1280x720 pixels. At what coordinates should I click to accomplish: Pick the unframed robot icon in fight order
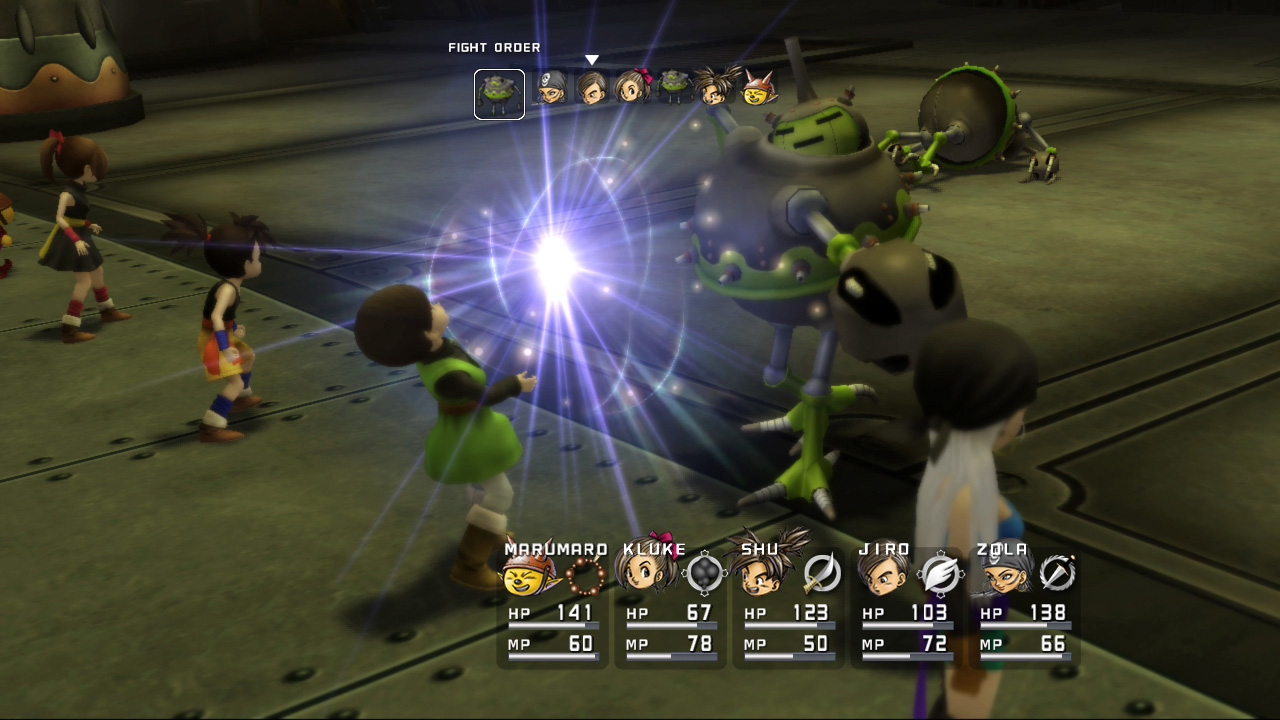[672, 87]
